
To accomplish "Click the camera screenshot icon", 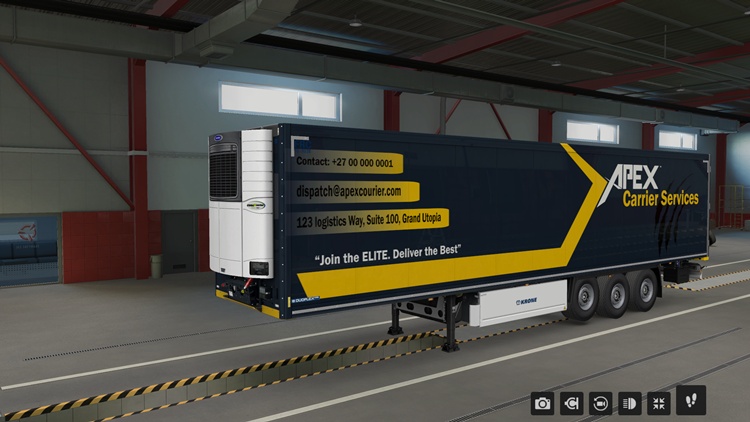I will (543, 403).
